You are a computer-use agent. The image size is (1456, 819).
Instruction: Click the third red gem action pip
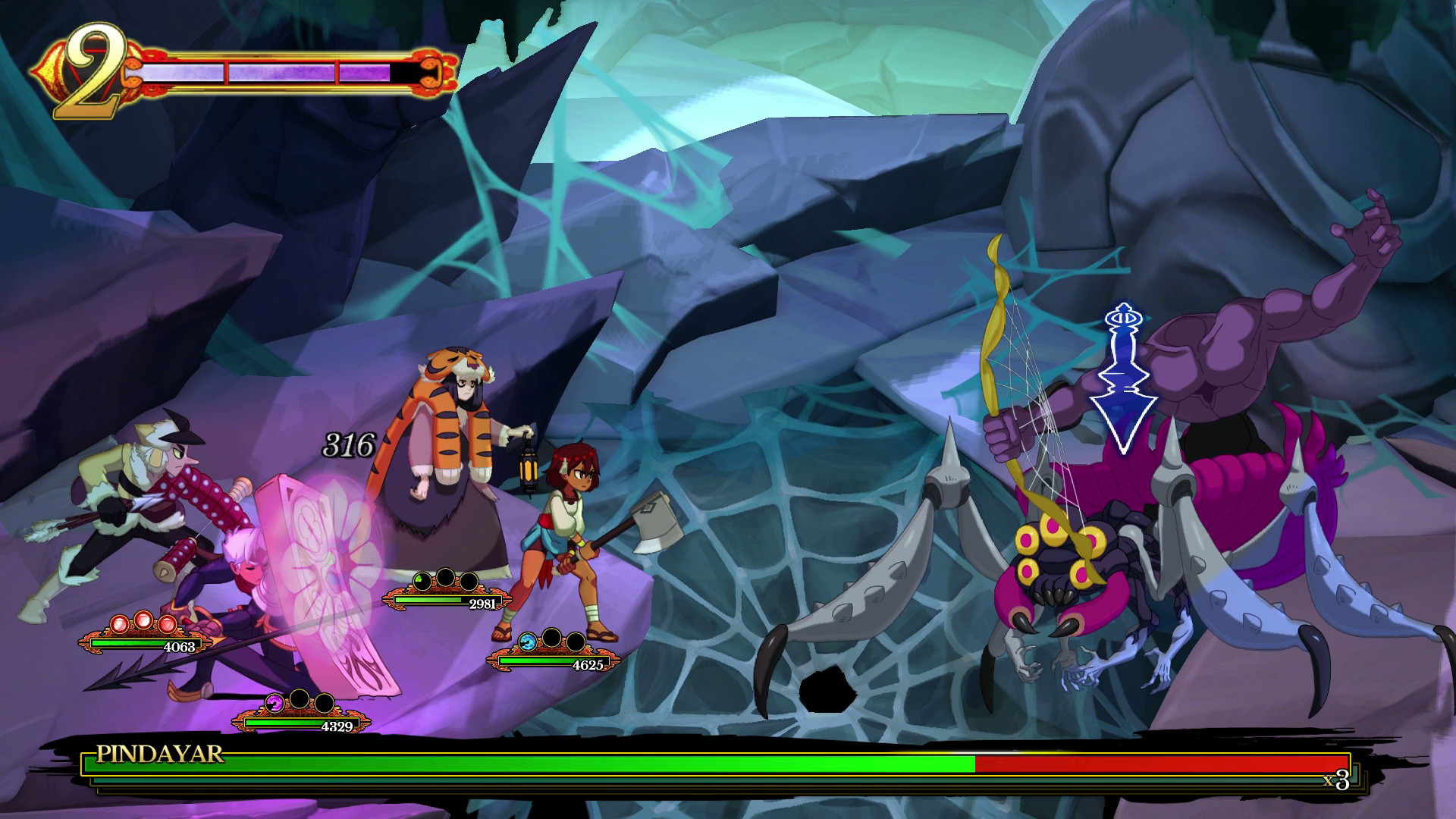pyautogui.click(x=168, y=625)
